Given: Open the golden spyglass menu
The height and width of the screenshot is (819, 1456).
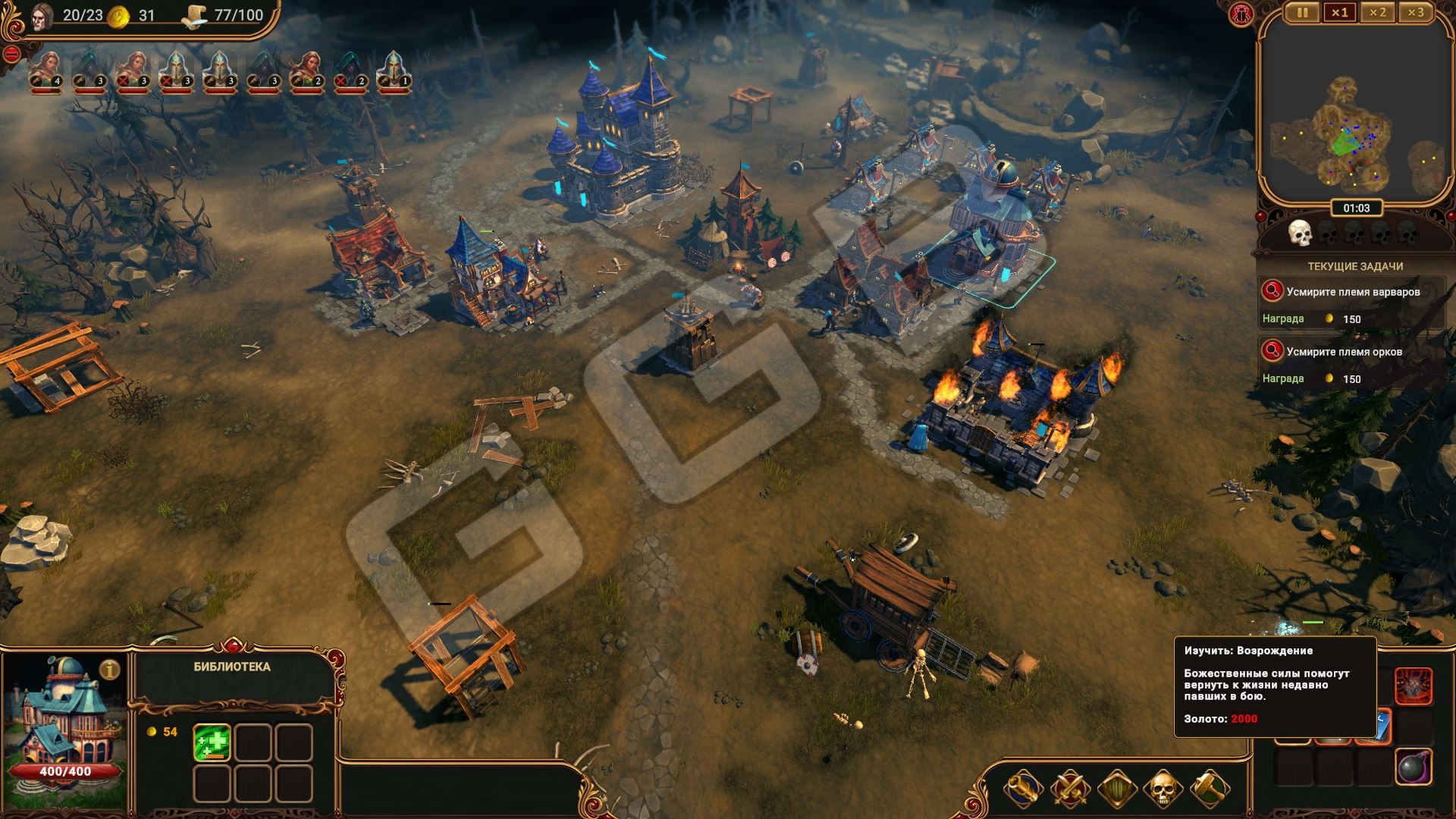Looking at the screenshot, I should pyautogui.click(x=1022, y=789).
